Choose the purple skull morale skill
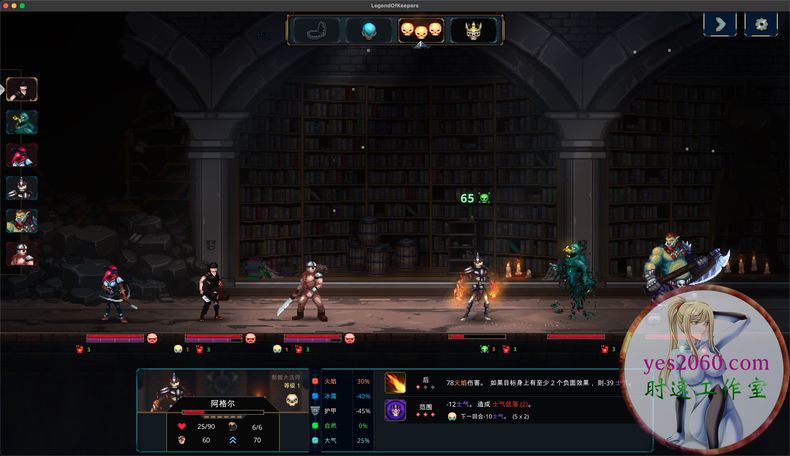The width and height of the screenshot is (790, 456). pyautogui.click(x=396, y=409)
